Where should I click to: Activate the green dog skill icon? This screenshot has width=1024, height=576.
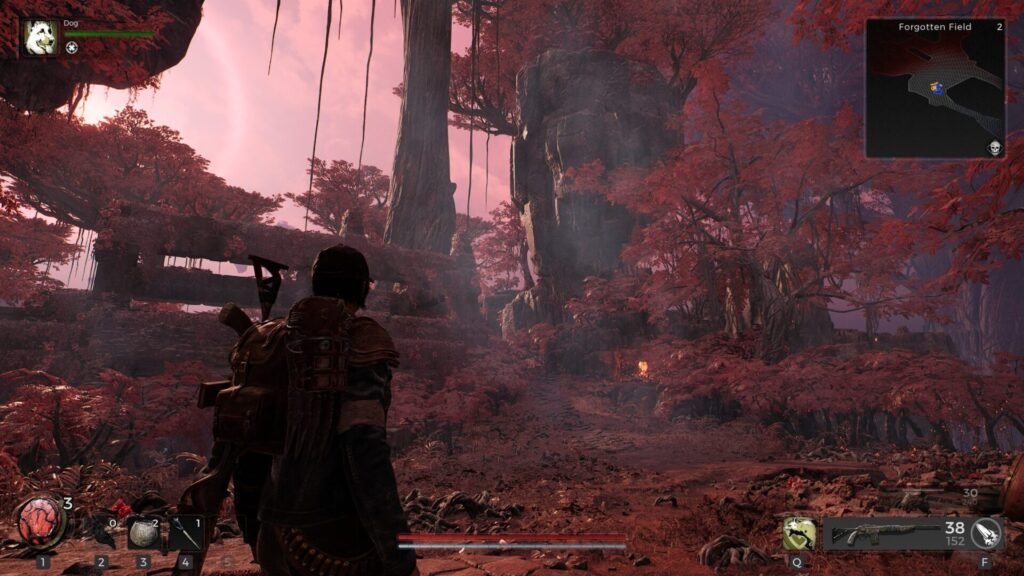point(798,534)
